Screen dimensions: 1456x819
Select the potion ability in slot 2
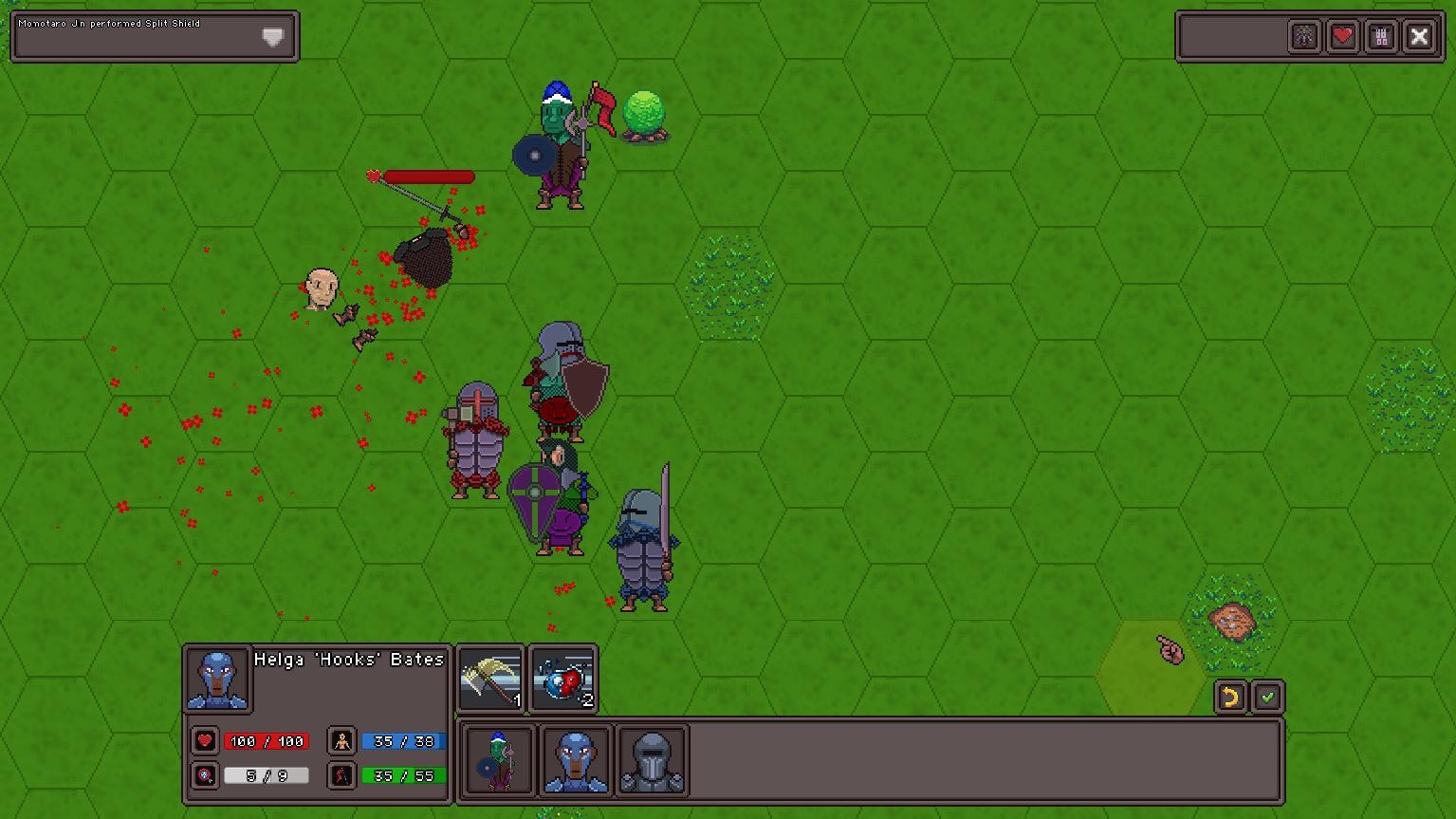(x=562, y=677)
